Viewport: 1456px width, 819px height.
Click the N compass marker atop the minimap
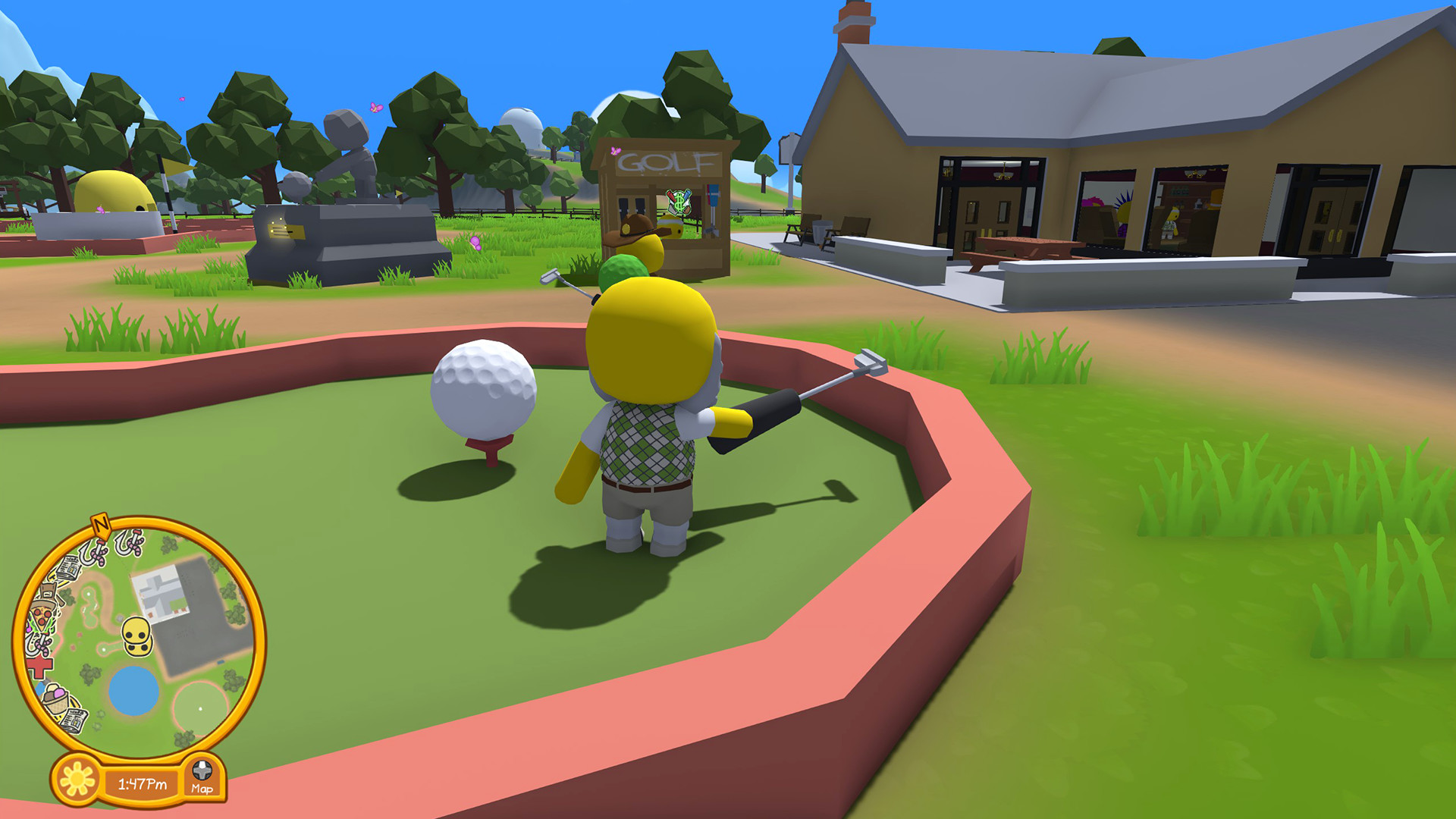[x=100, y=524]
